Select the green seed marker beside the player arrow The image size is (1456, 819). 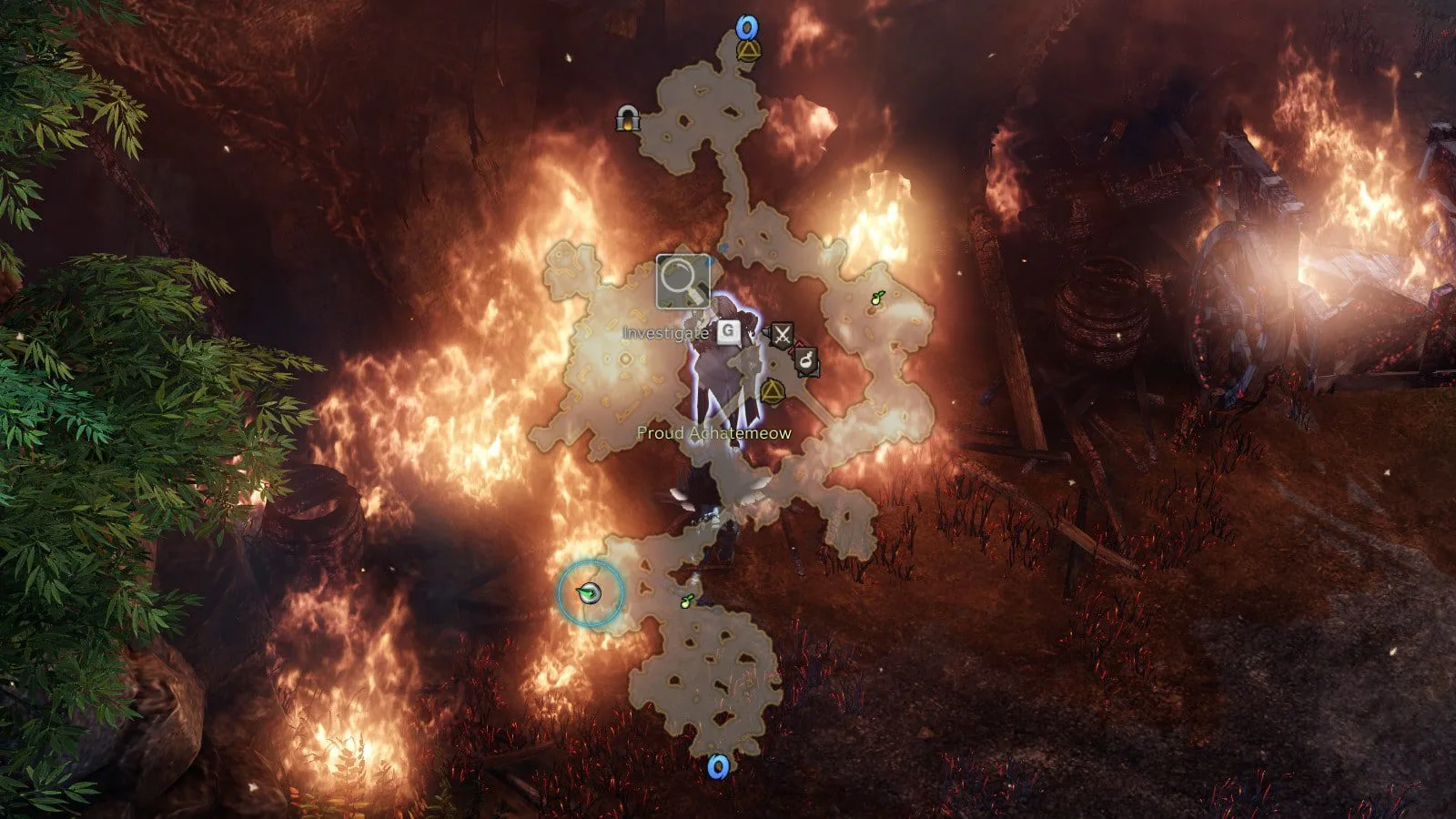point(688,601)
